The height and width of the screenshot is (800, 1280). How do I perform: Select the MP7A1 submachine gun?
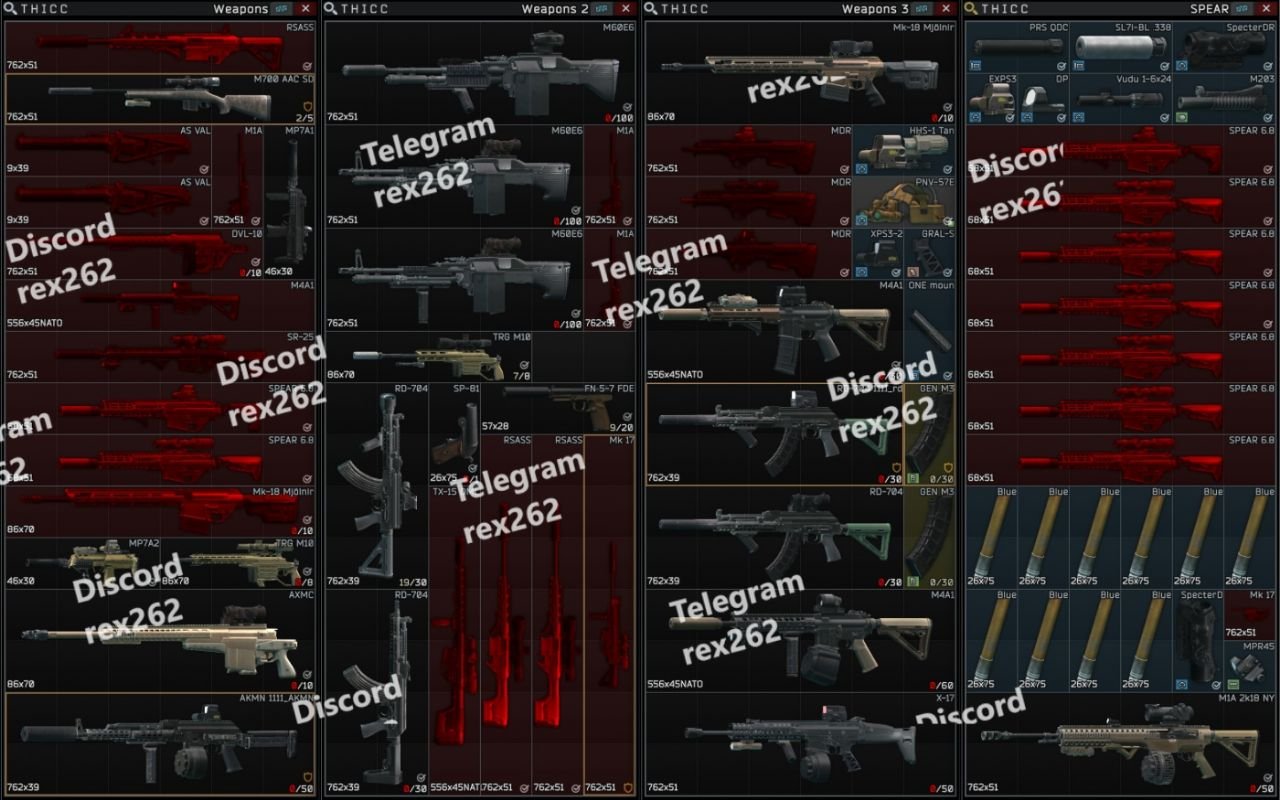click(x=289, y=202)
